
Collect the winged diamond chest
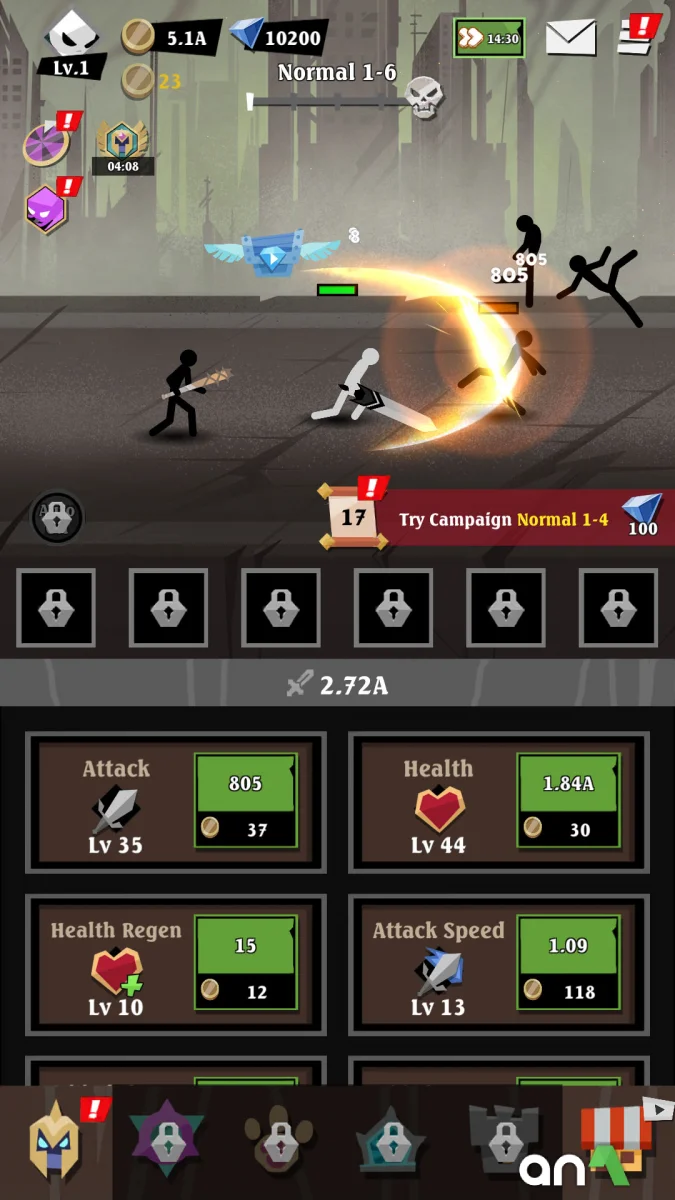pyautogui.click(x=272, y=253)
